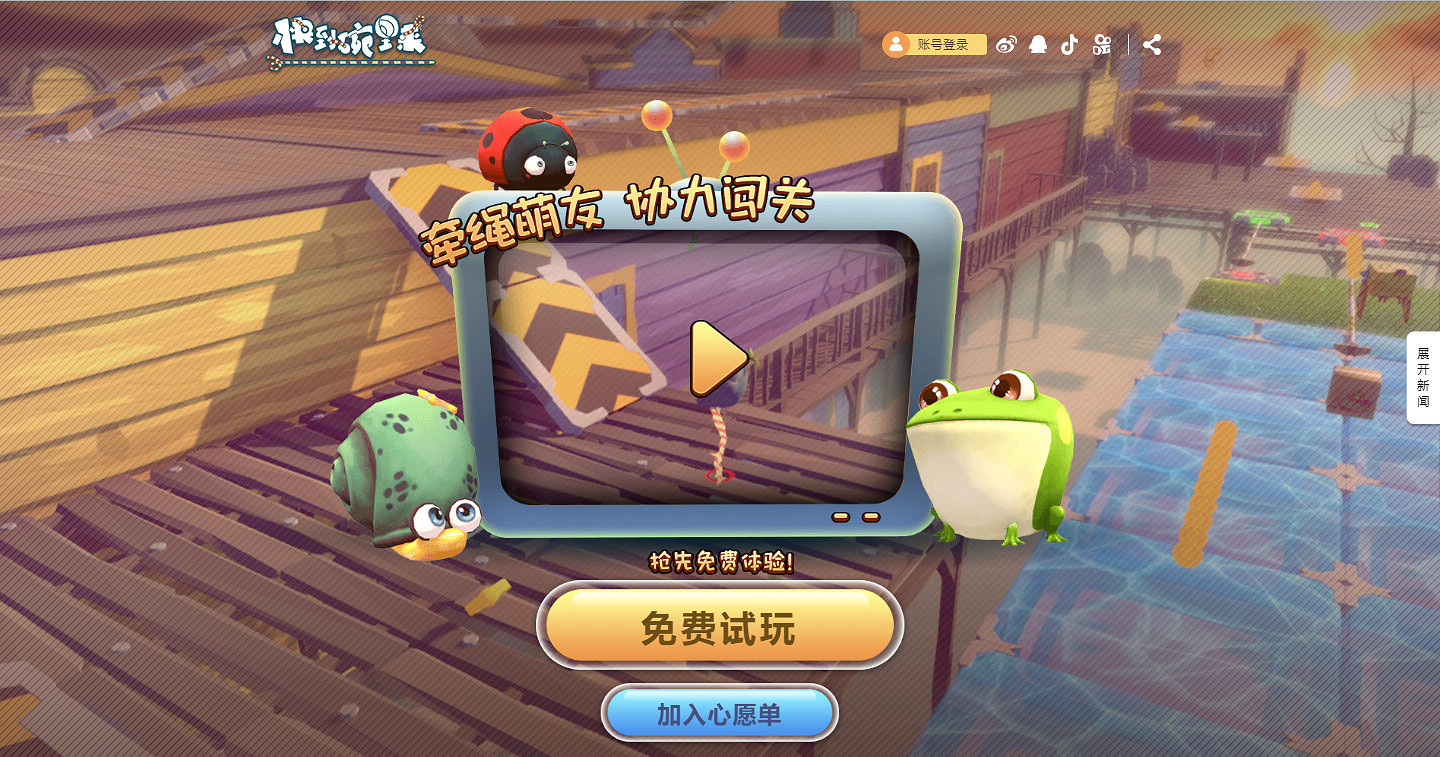Select the Kuaishou video icon
The height and width of the screenshot is (757, 1440).
click(1103, 44)
